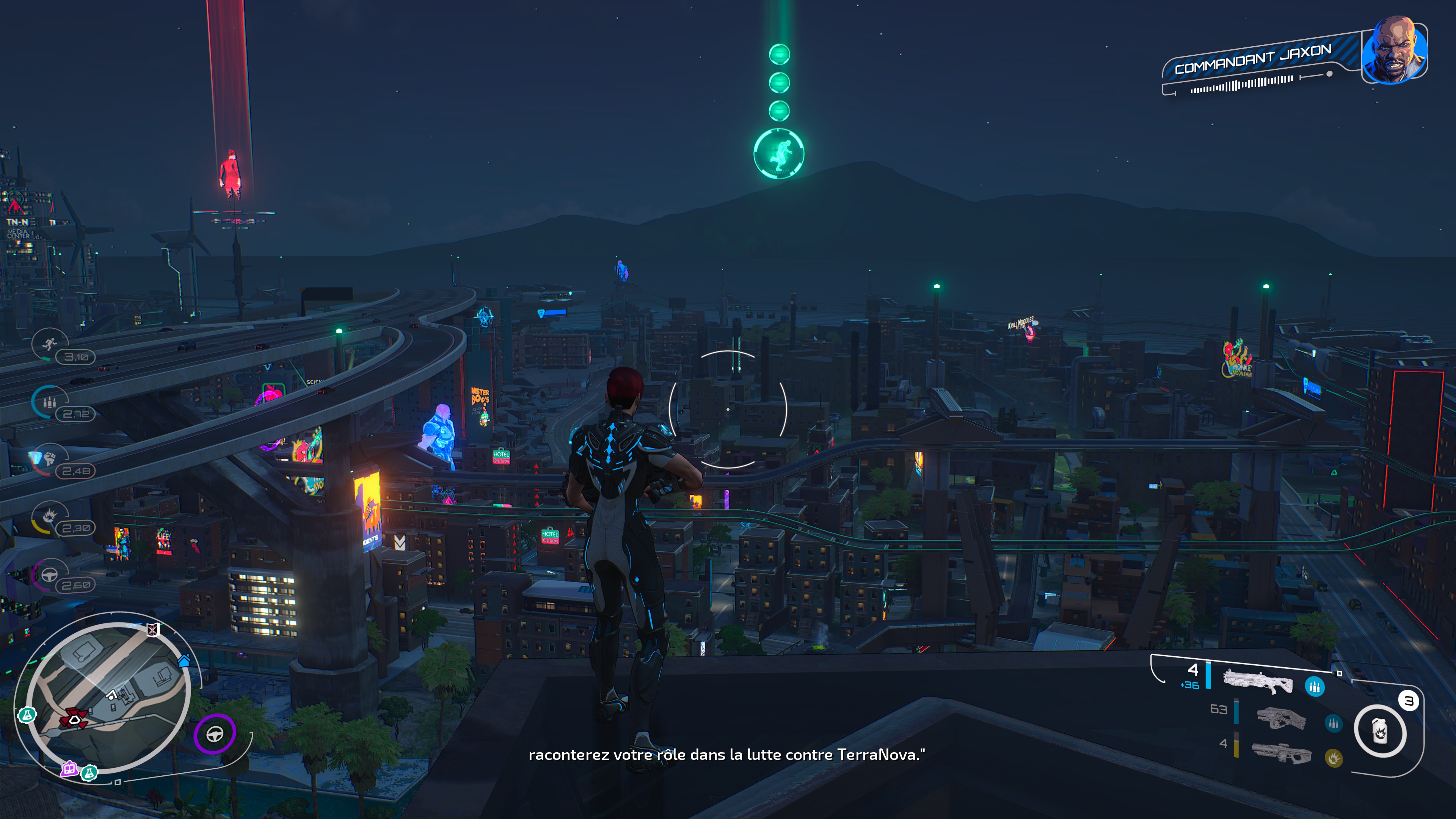The height and width of the screenshot is (819, 1456).
Task: Click the blue house marker on minimap
Action: tap(184, 660)
